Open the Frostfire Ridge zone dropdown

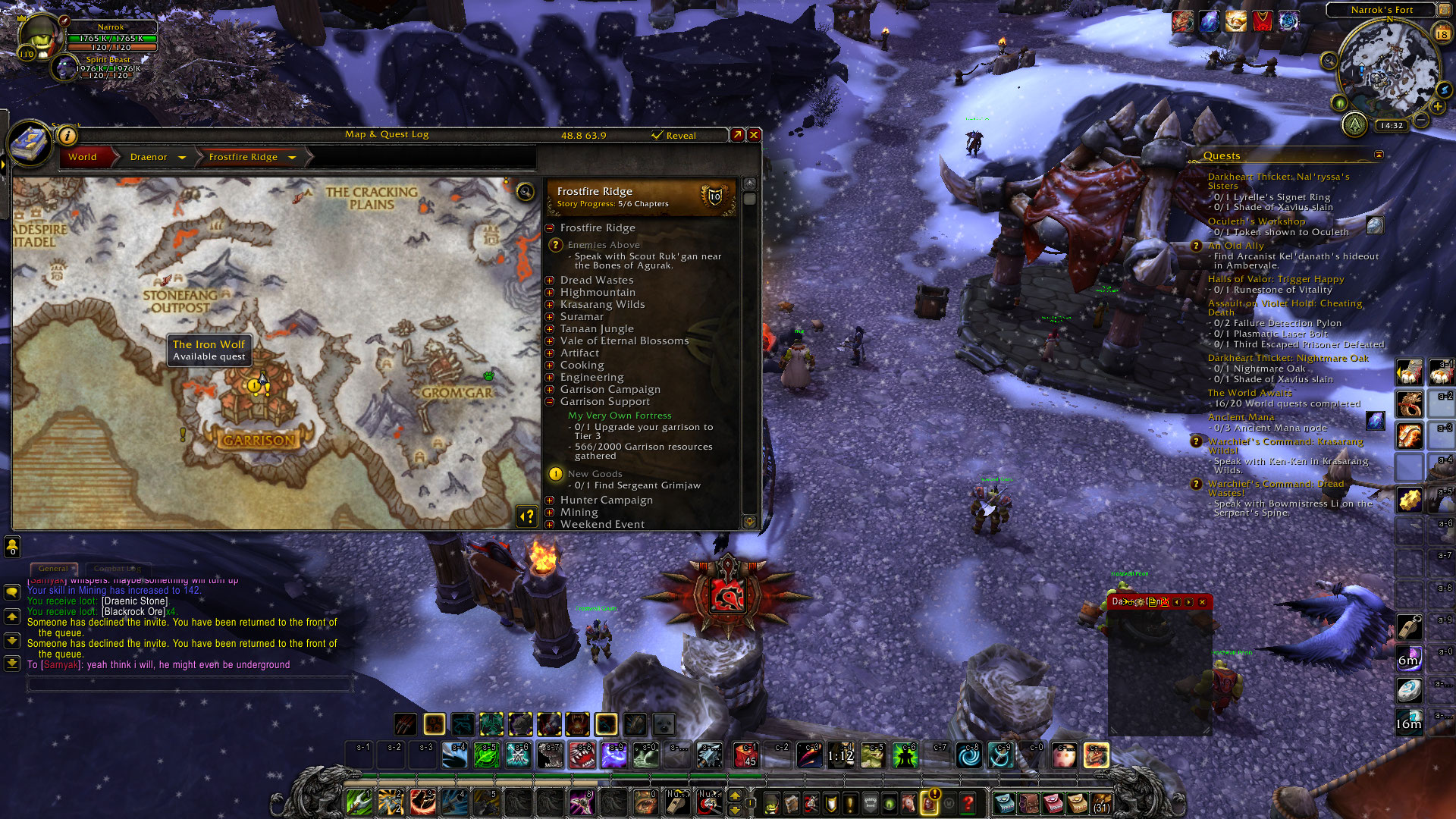pyautogui.click(x=292, y=158)
